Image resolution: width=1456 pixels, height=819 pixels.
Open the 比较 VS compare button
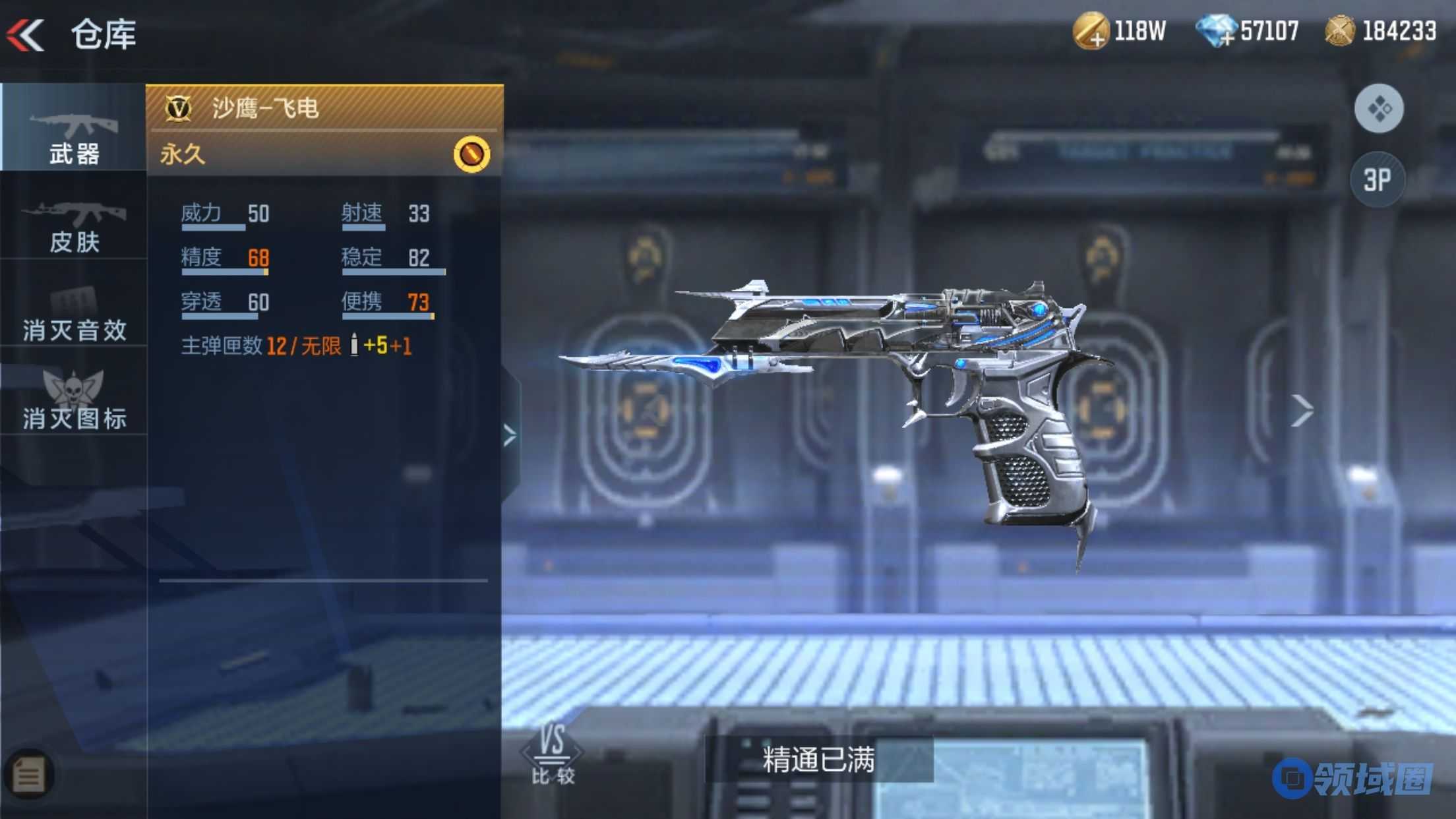pyautogui.click(x=553, y=754)
